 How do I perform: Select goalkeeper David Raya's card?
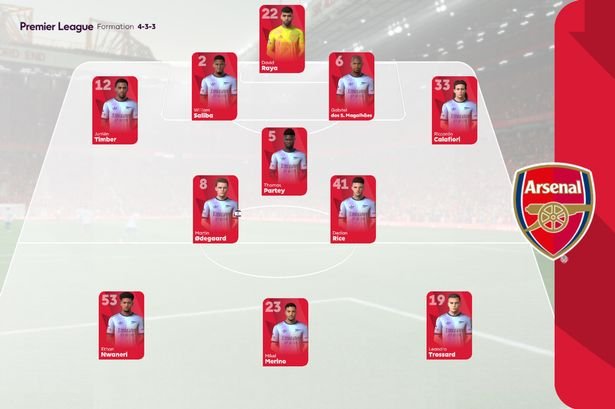pos(283,39)
